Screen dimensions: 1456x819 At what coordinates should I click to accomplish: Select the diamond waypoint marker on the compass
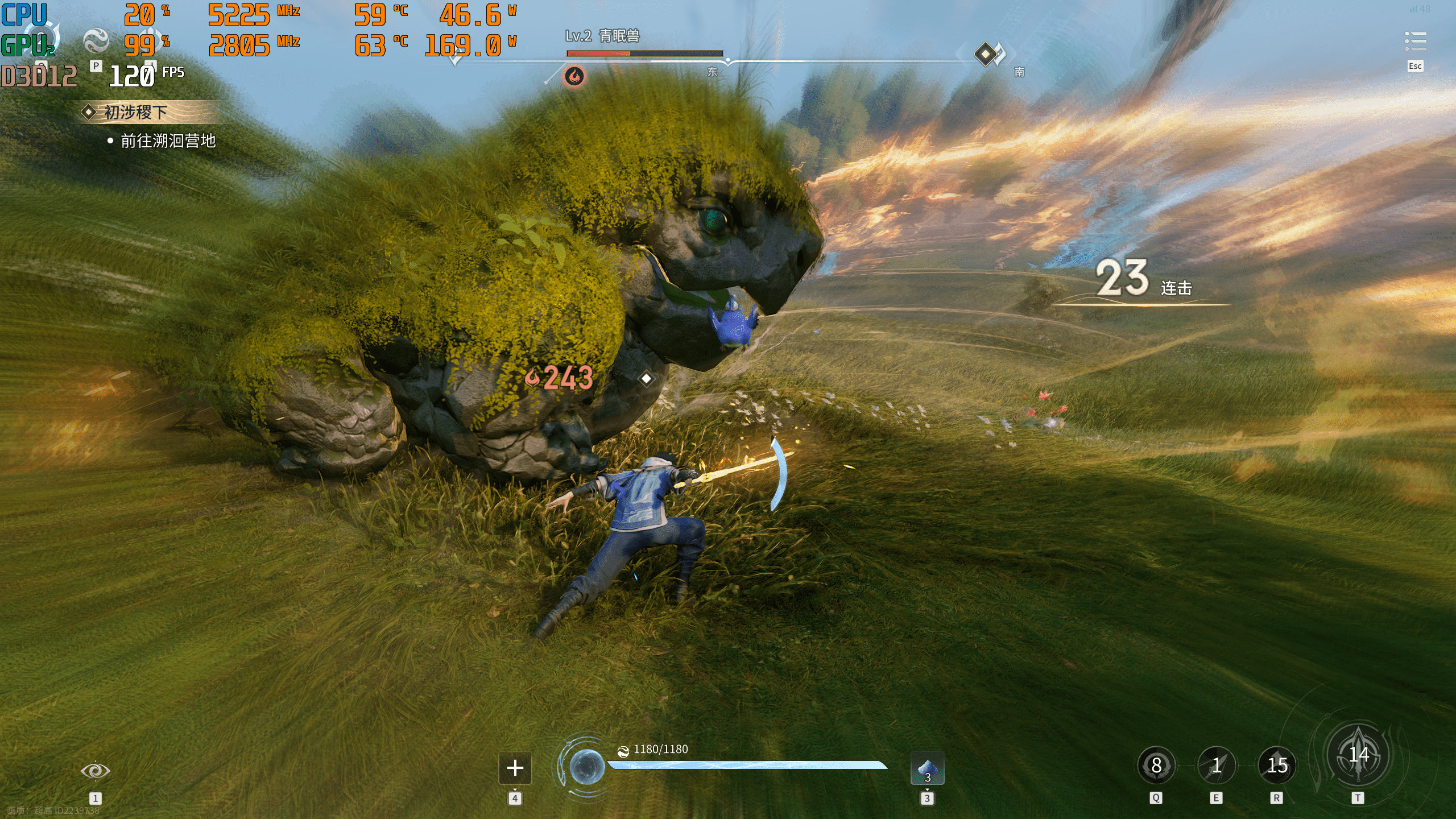point(985,54)
